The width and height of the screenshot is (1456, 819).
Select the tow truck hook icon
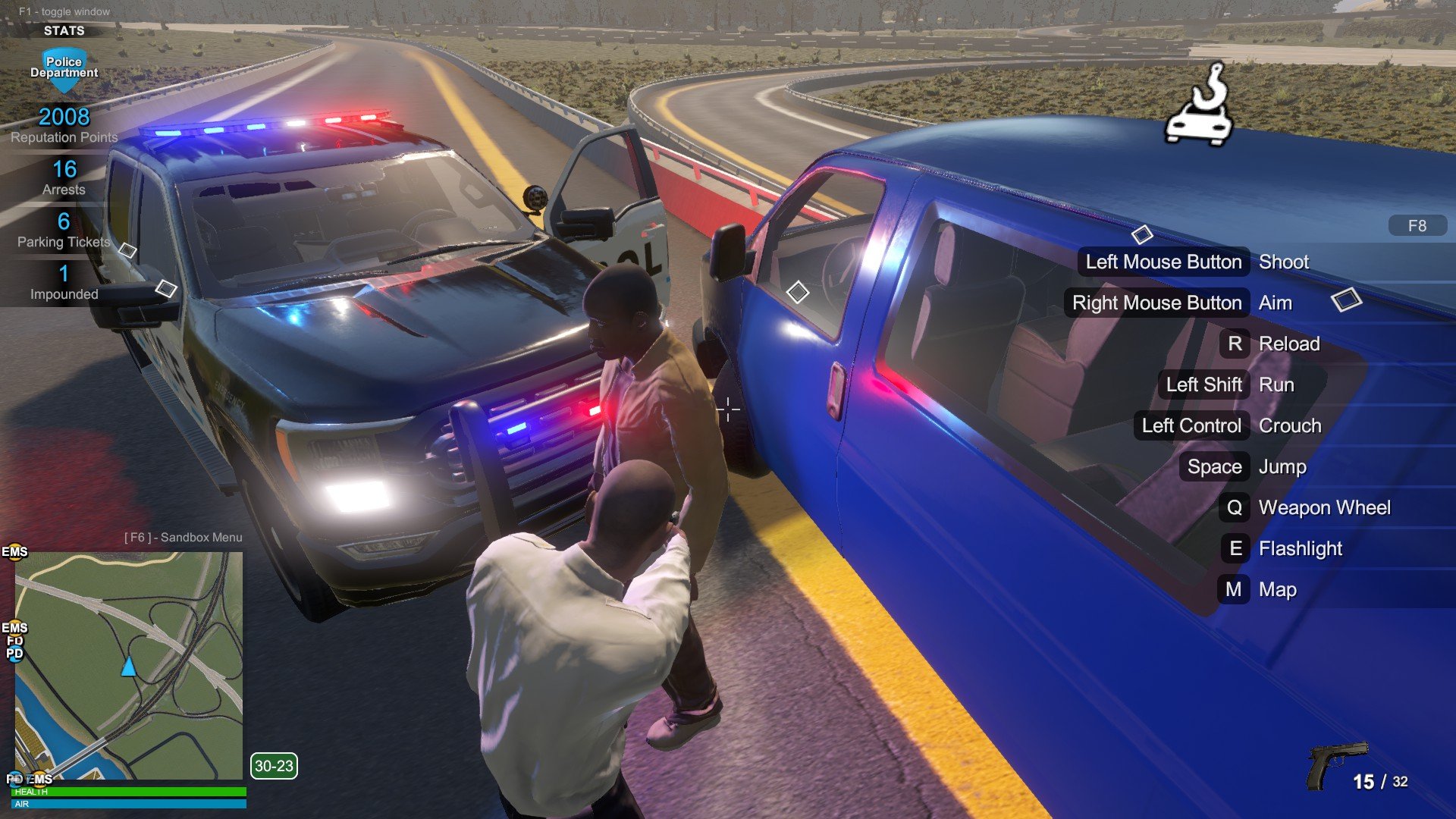pos(1199,106)
